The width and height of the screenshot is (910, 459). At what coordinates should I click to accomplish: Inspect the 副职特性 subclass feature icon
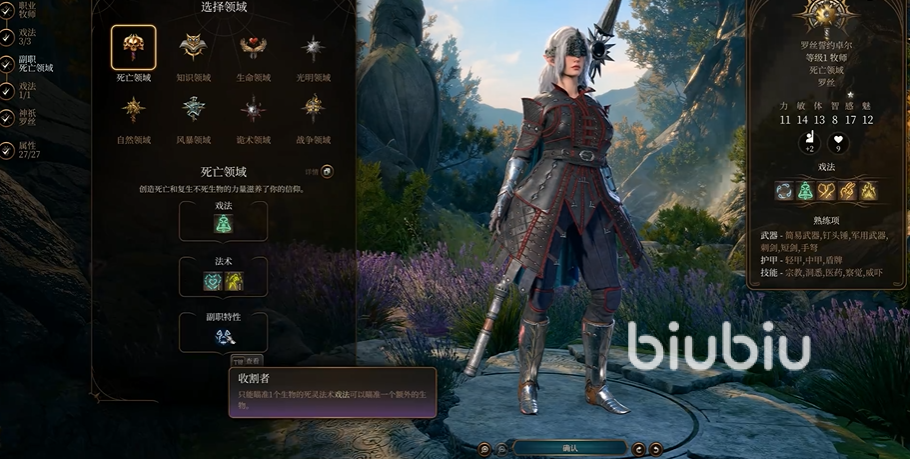click(223, 337)
